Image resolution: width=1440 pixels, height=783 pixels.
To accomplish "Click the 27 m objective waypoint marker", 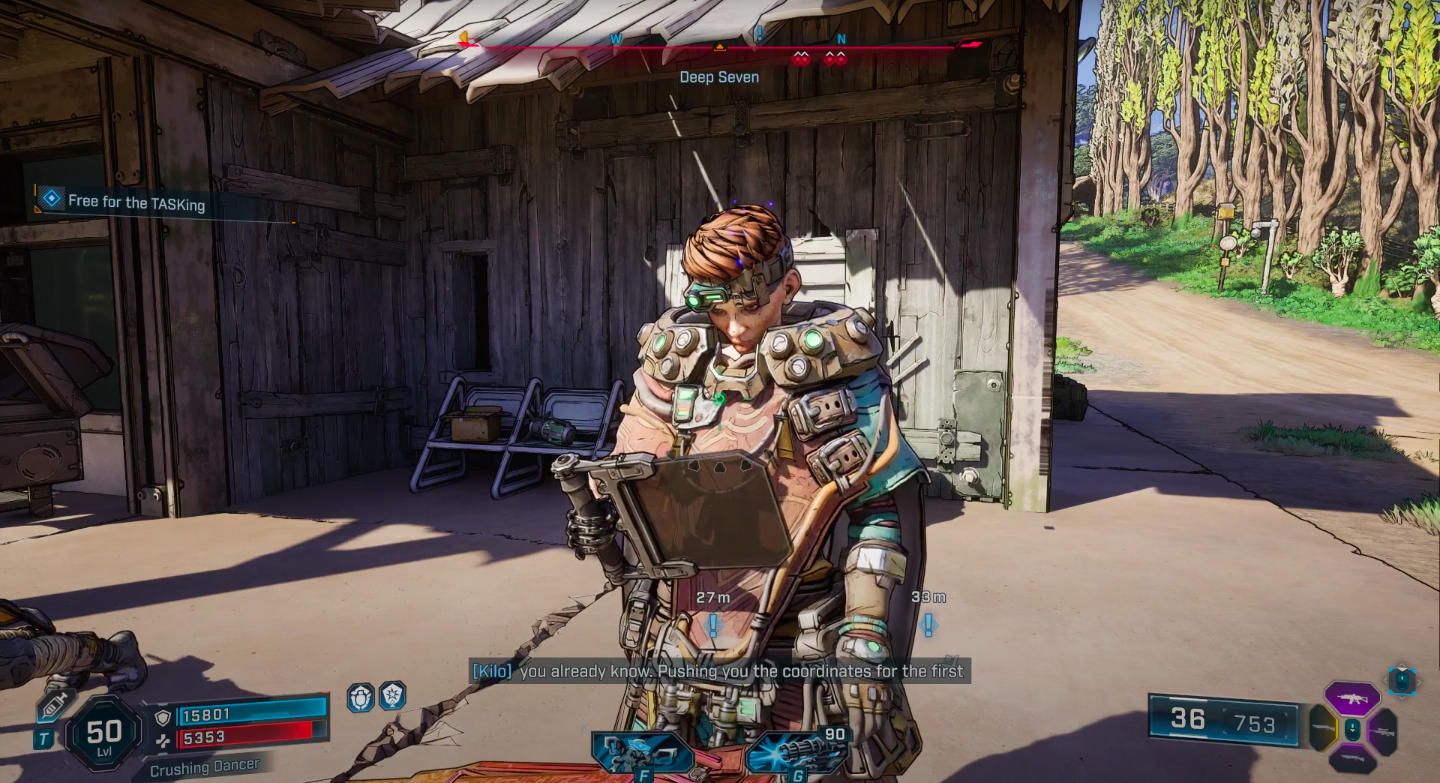I will point(713,626).
